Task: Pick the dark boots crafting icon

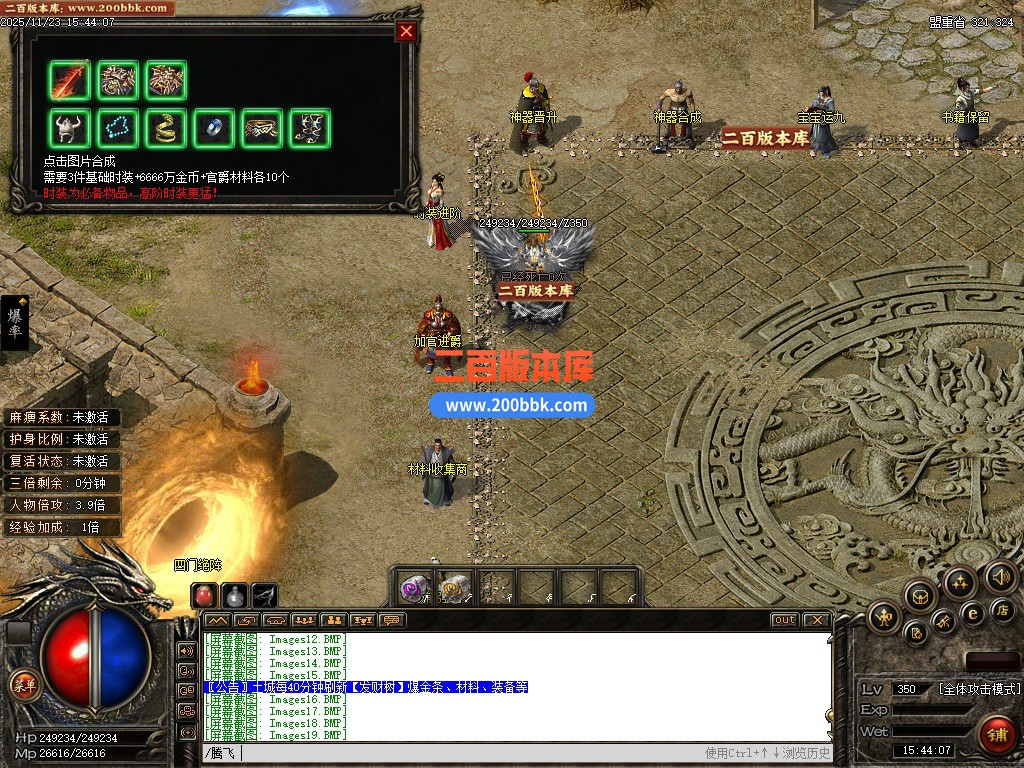Action: point(310,129)
